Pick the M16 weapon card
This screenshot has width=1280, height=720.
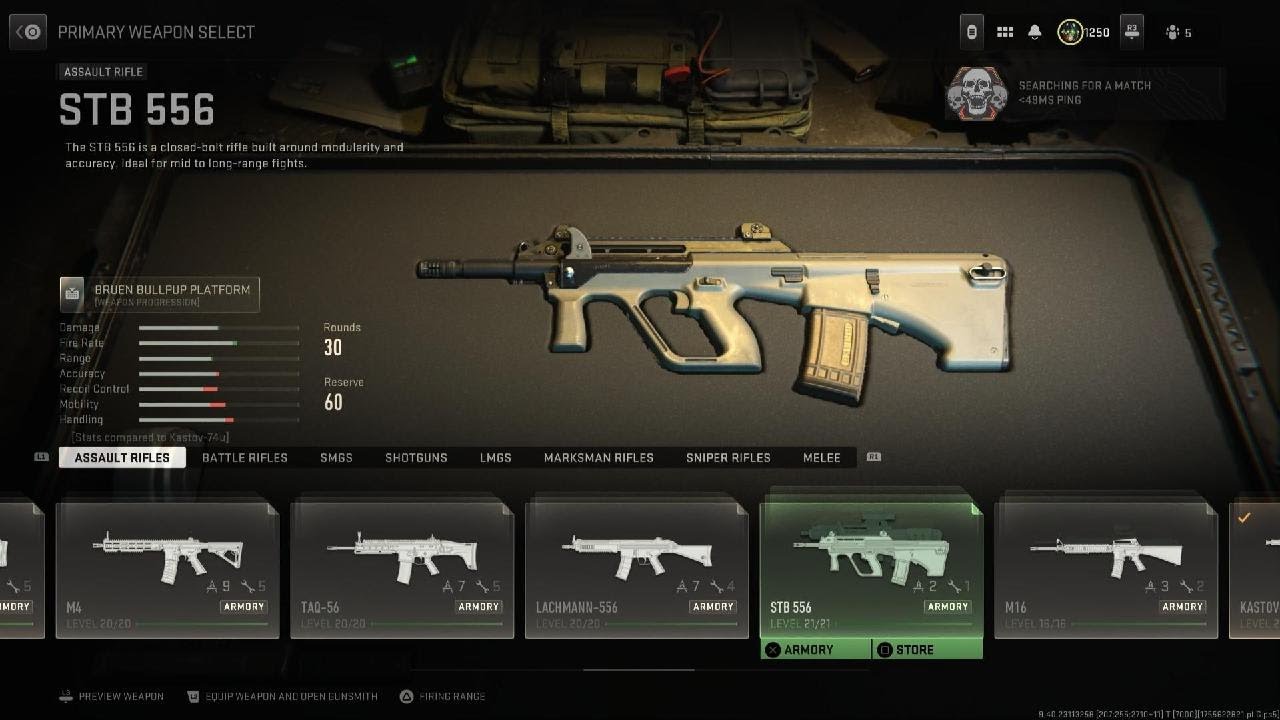tap(1106, 567)
